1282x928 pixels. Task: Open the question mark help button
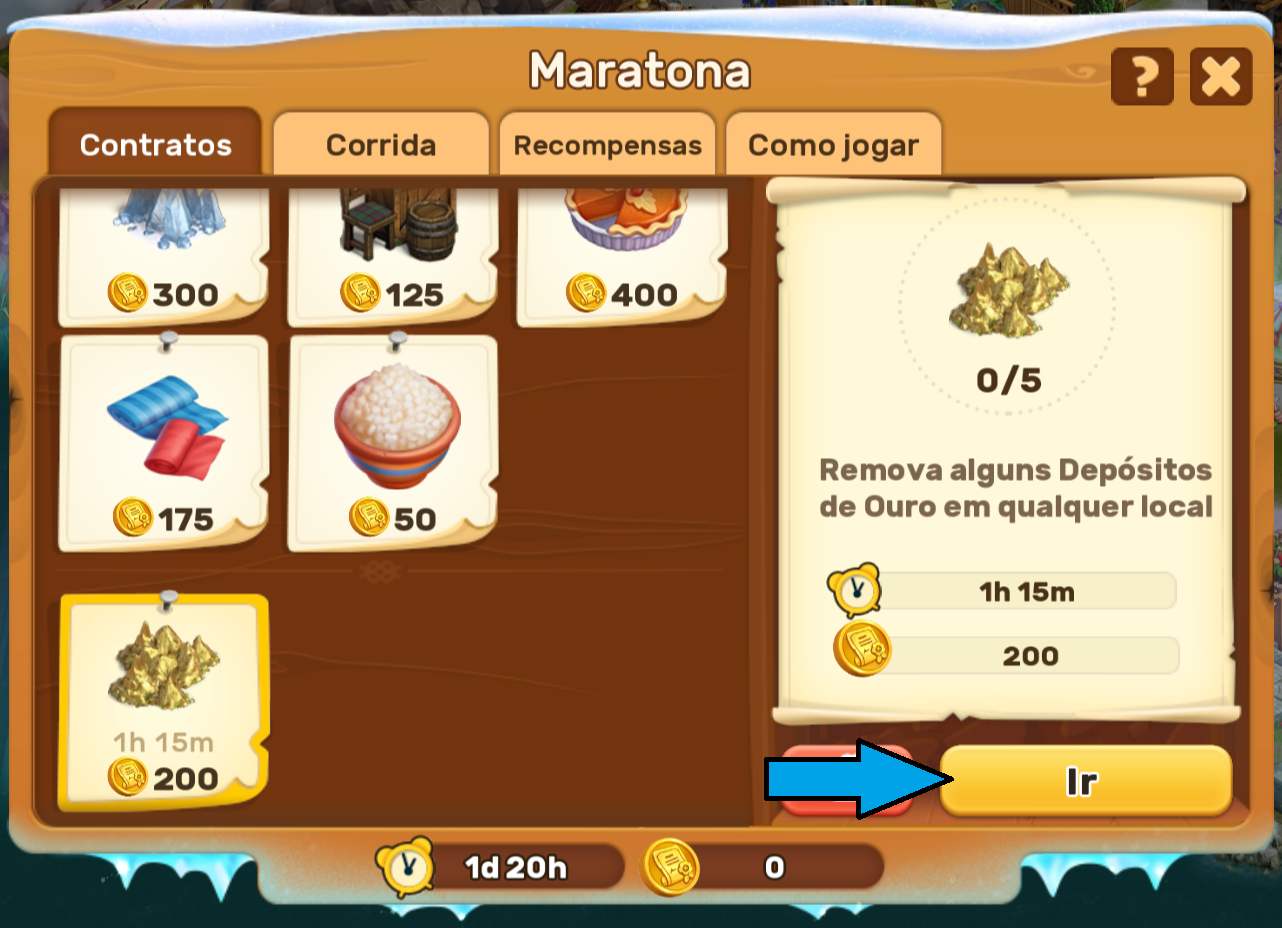pyautogui.click(x=1142, y=77)
